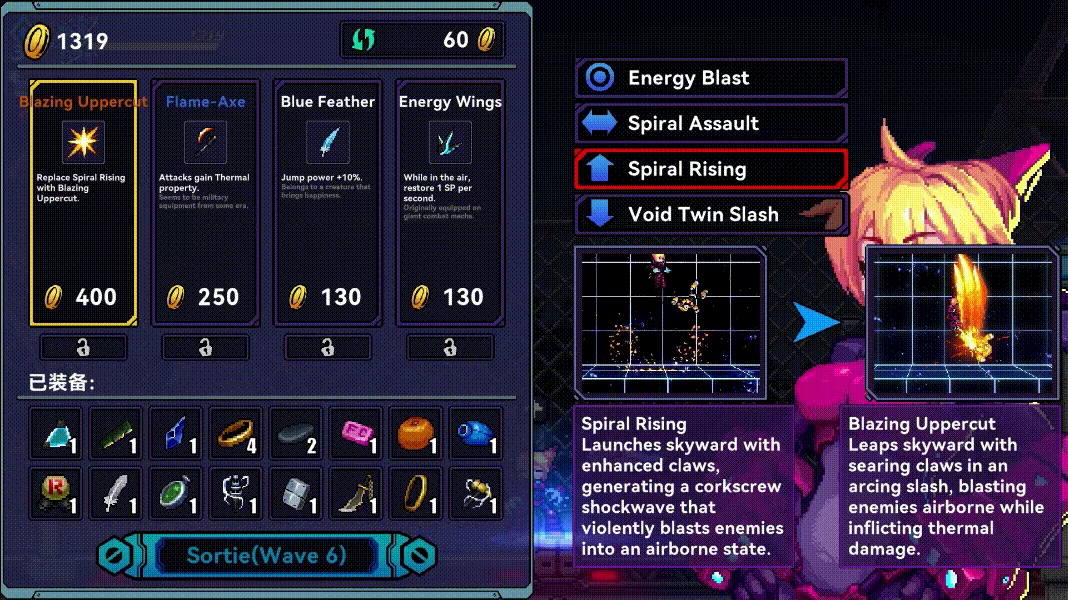
Task: Click the red R button item
Action: (55, 493)
